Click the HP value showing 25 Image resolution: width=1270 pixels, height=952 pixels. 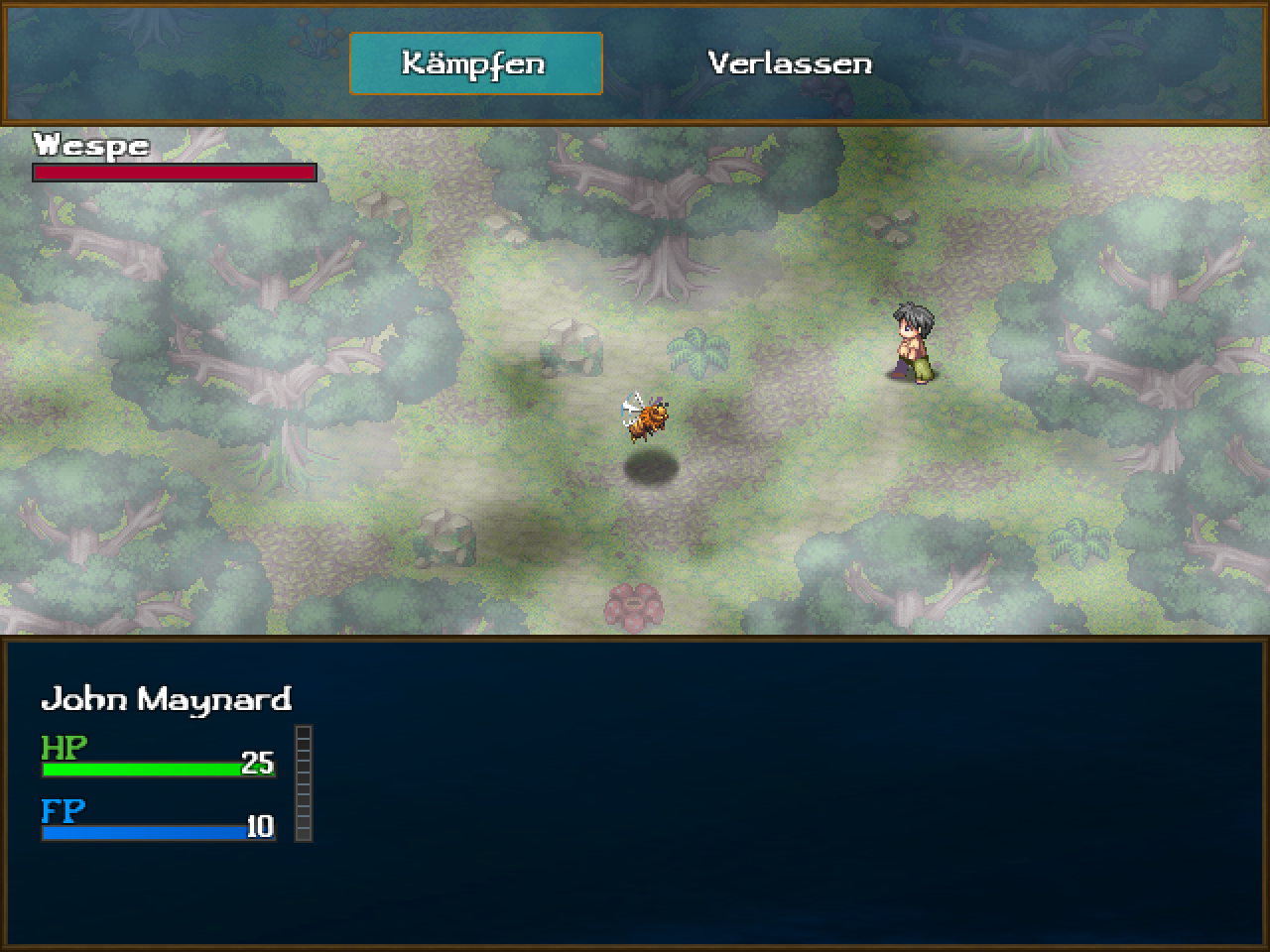[x=259, y=764]
